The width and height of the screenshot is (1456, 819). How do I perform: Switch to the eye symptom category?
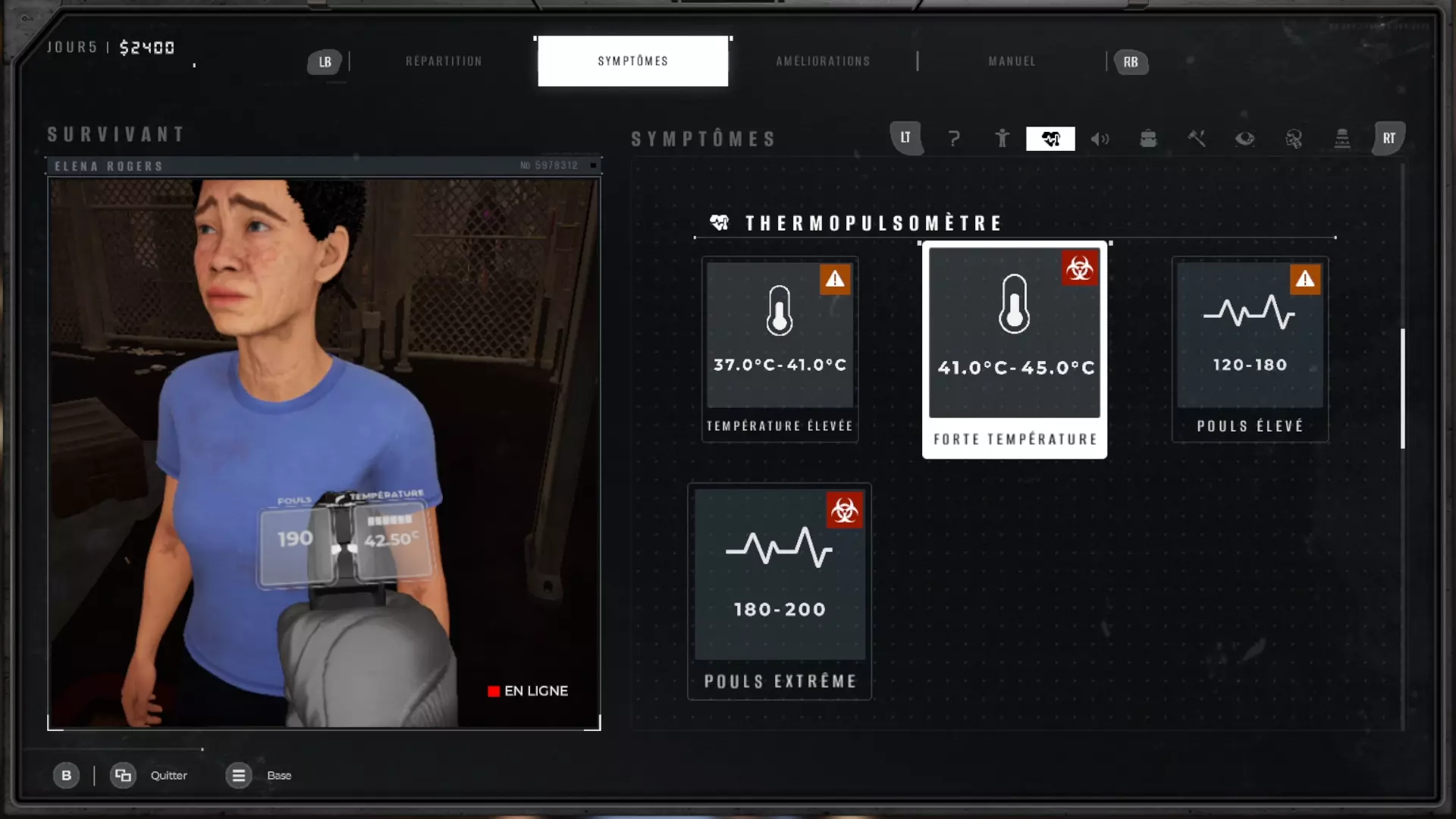click(x=1245, y=139)
